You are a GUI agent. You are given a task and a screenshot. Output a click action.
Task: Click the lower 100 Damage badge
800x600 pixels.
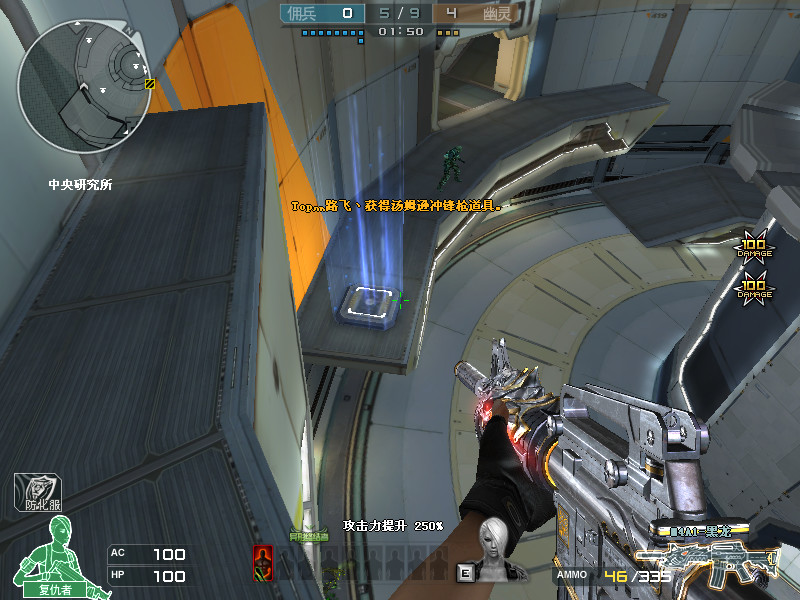(753, 288)
